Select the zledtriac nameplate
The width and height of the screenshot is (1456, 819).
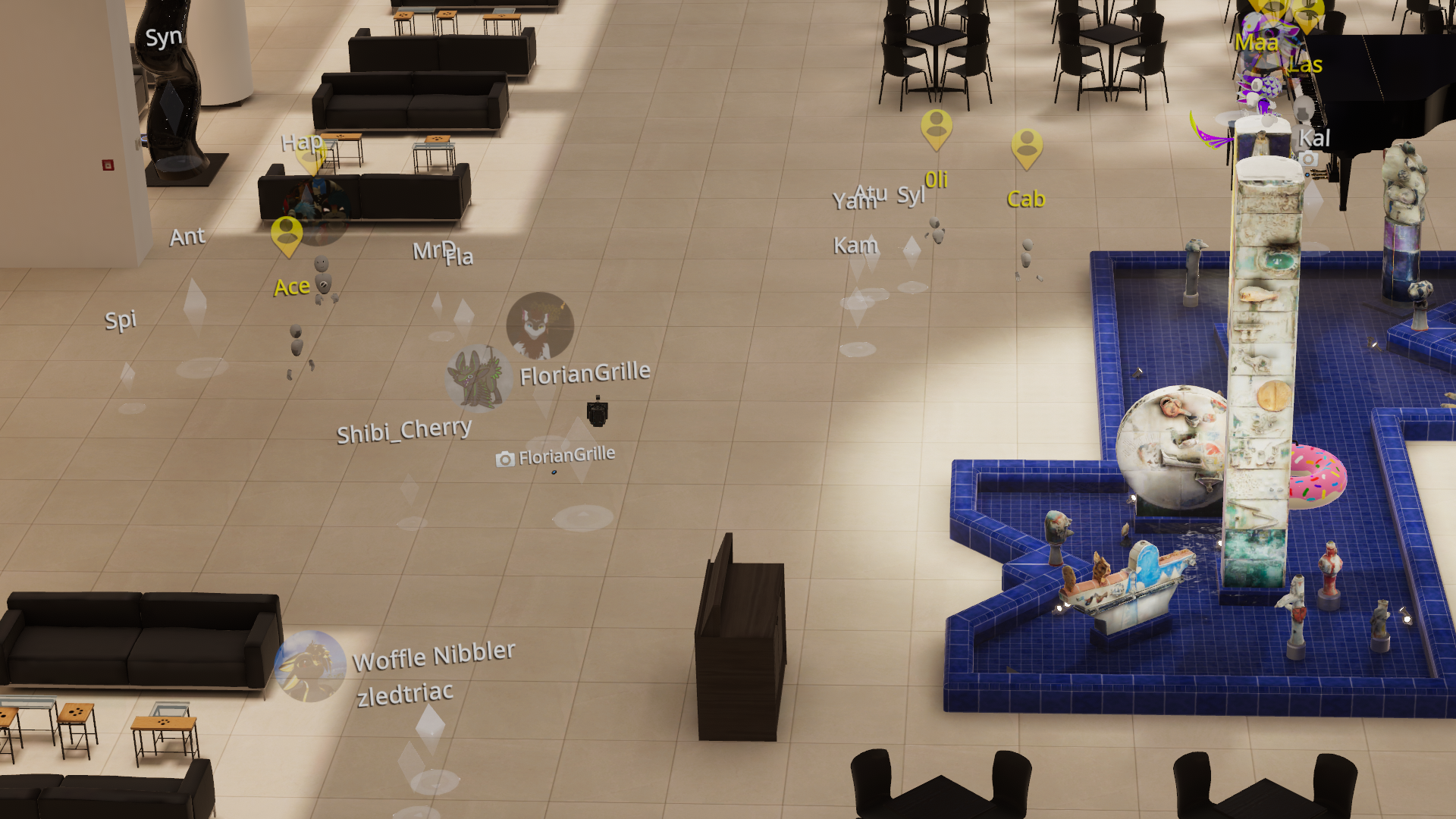tap(405, 695)
